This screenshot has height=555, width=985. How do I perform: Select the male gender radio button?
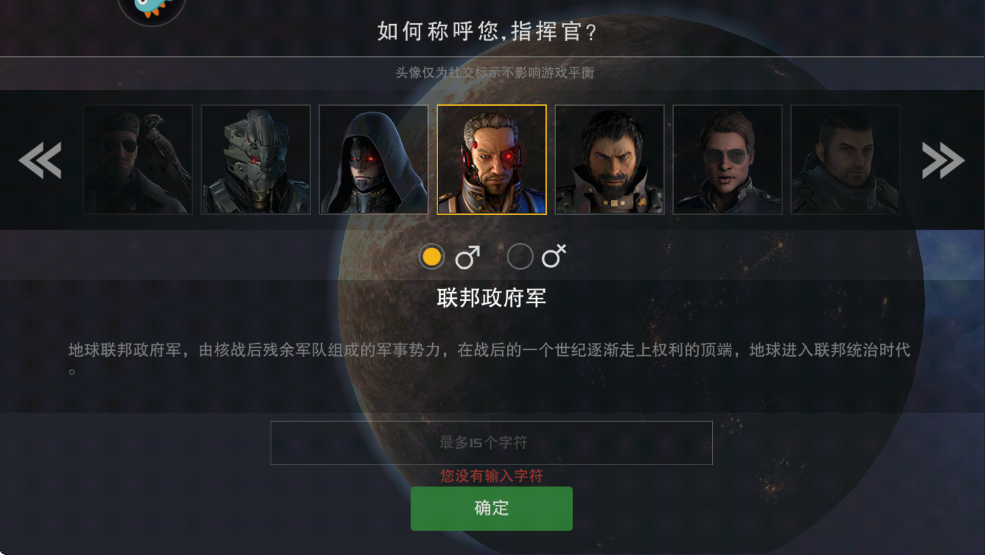click(432, 257)
